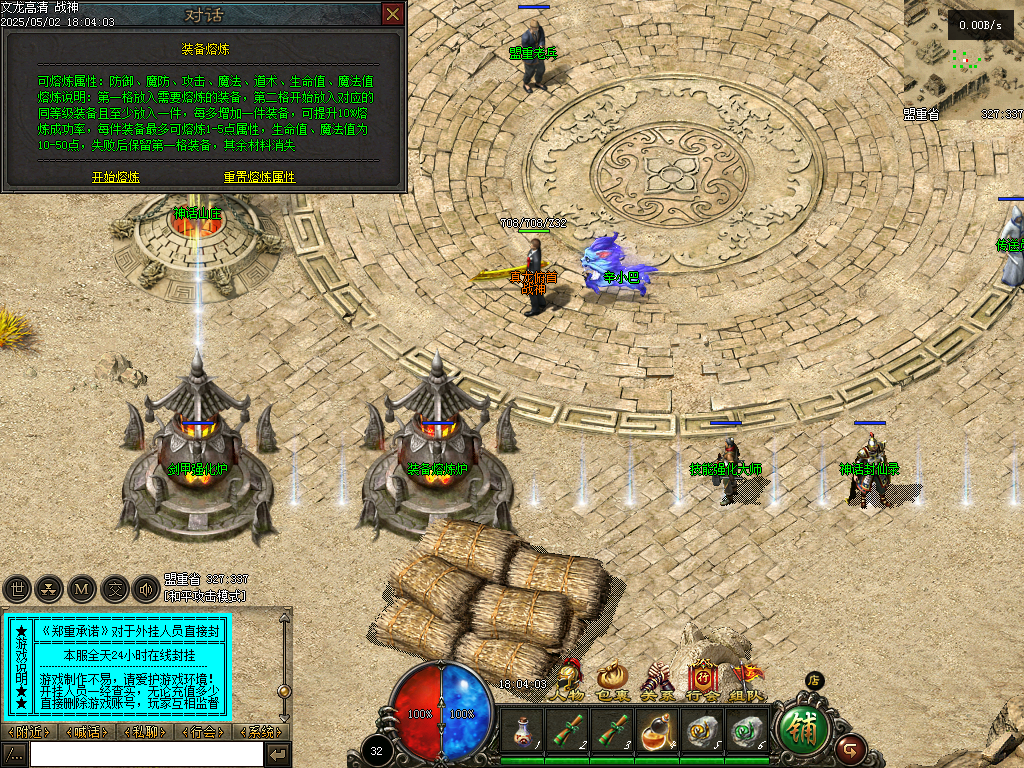Use the green spiral stone in slot 6
The width and height of the screenshot is (1024, 768).
[748, 732]
